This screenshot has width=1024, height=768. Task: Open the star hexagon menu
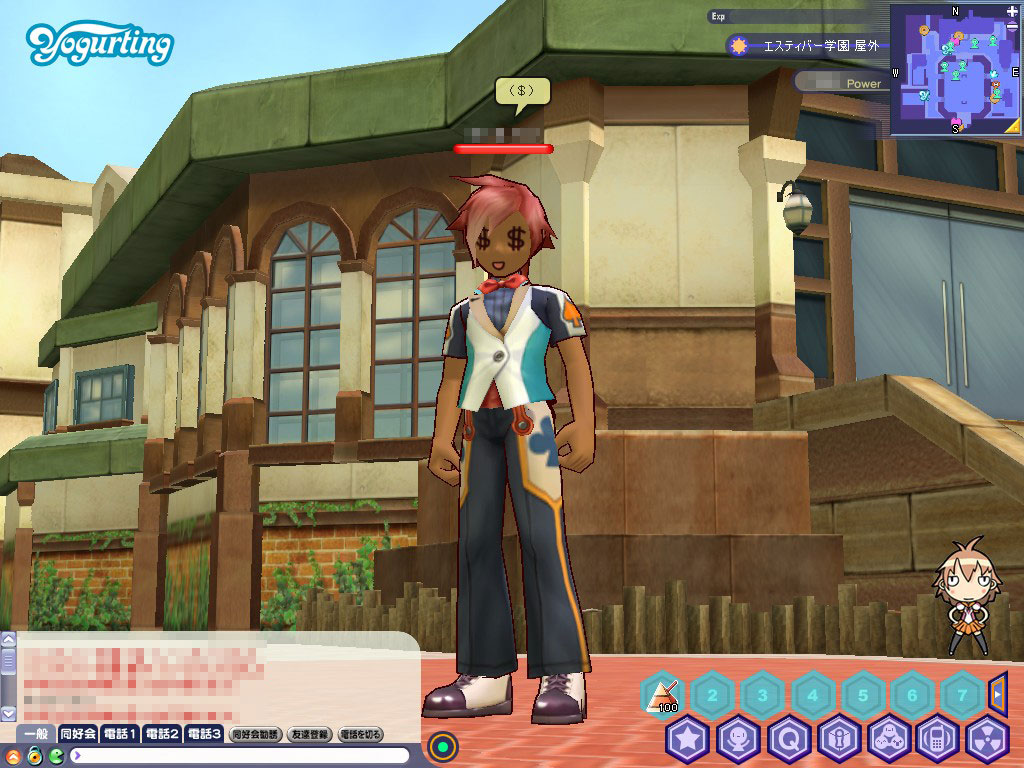point(687,740)
